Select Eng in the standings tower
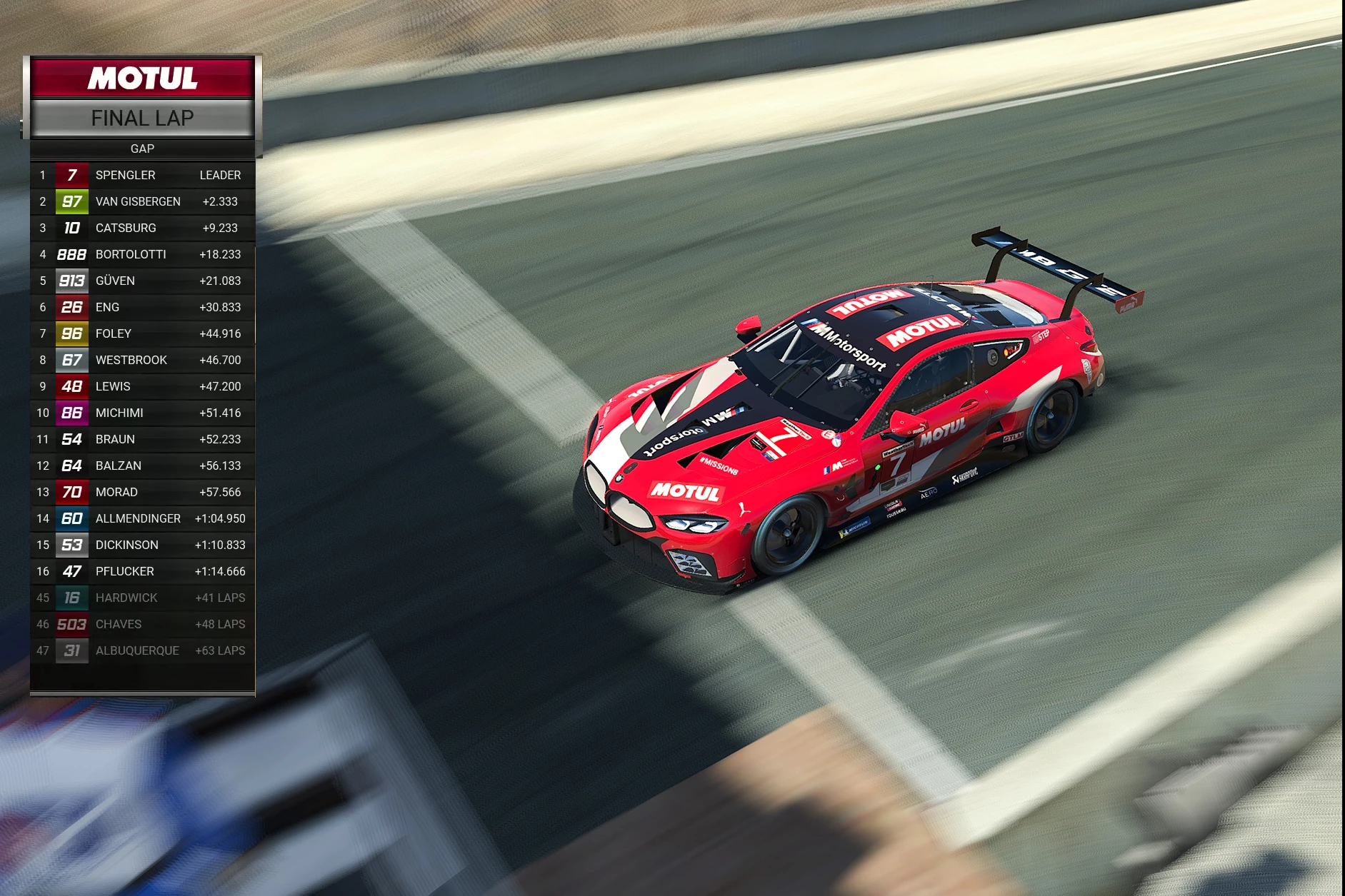The height and width of the screenshot is (896, 1345). 142,307
